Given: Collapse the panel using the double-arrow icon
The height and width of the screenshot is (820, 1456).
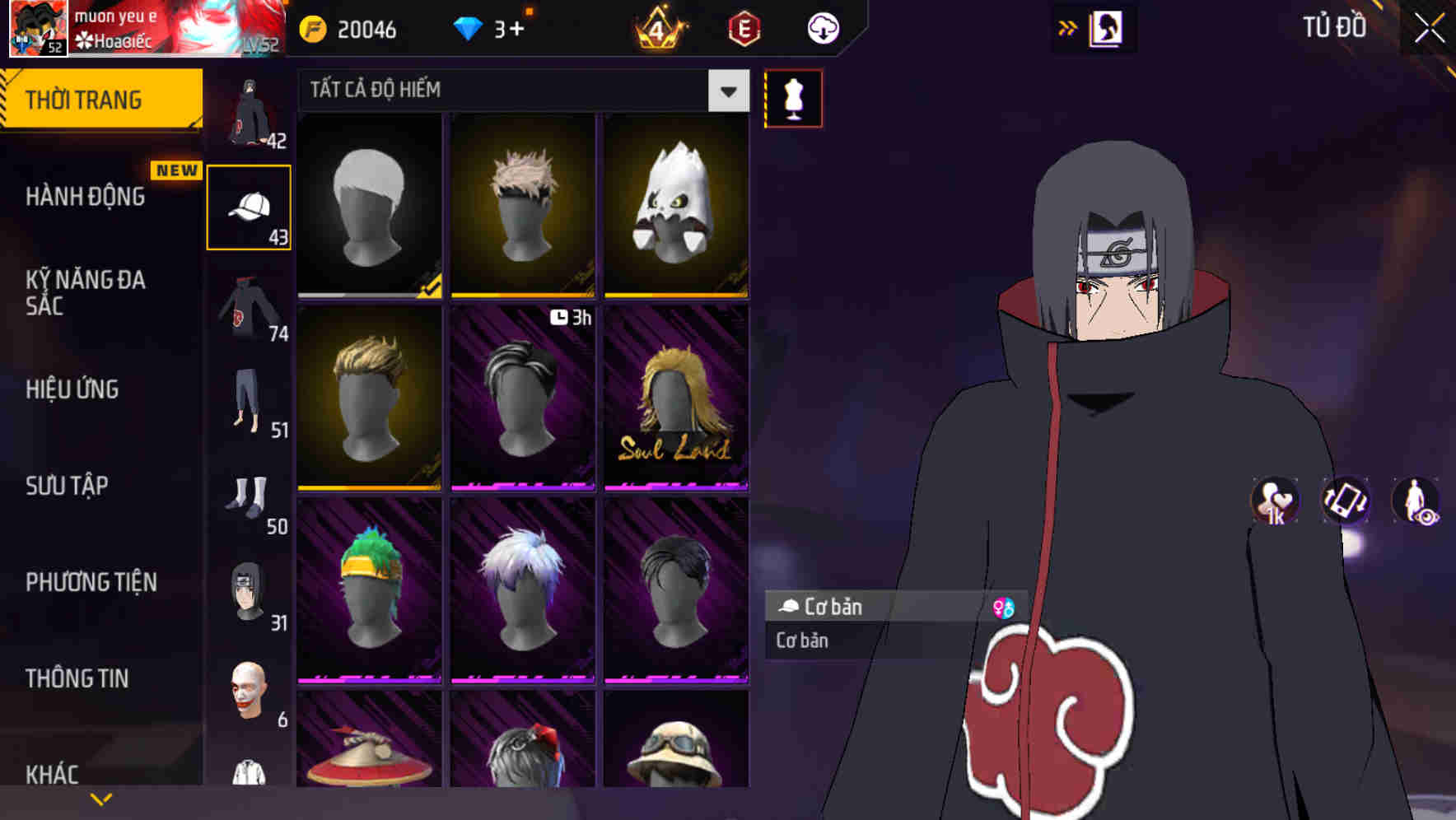Looking at the screenshot, I should [x=1068, y=27].
